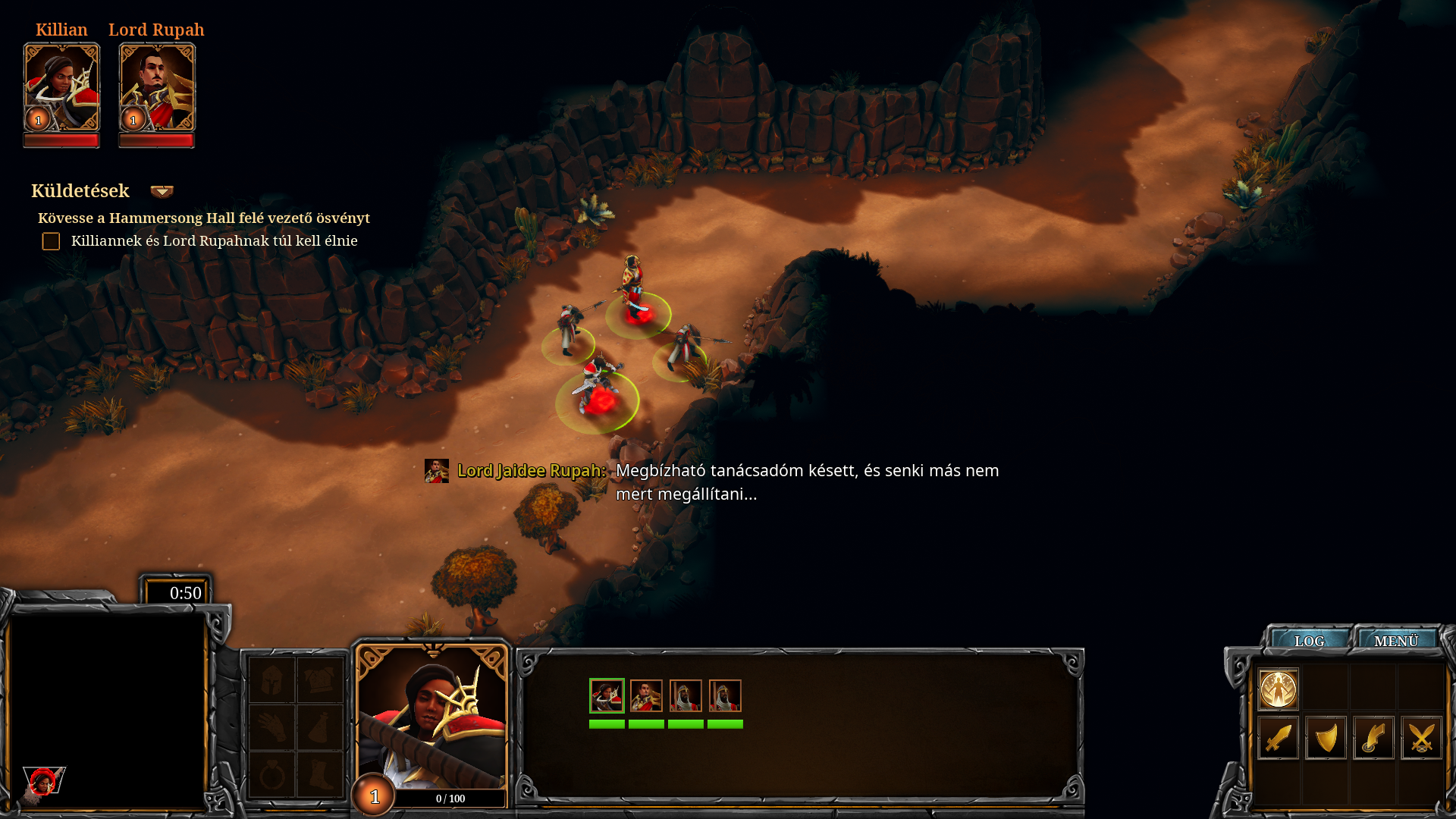Click the empty boots equipment slot

coord(320,775)
